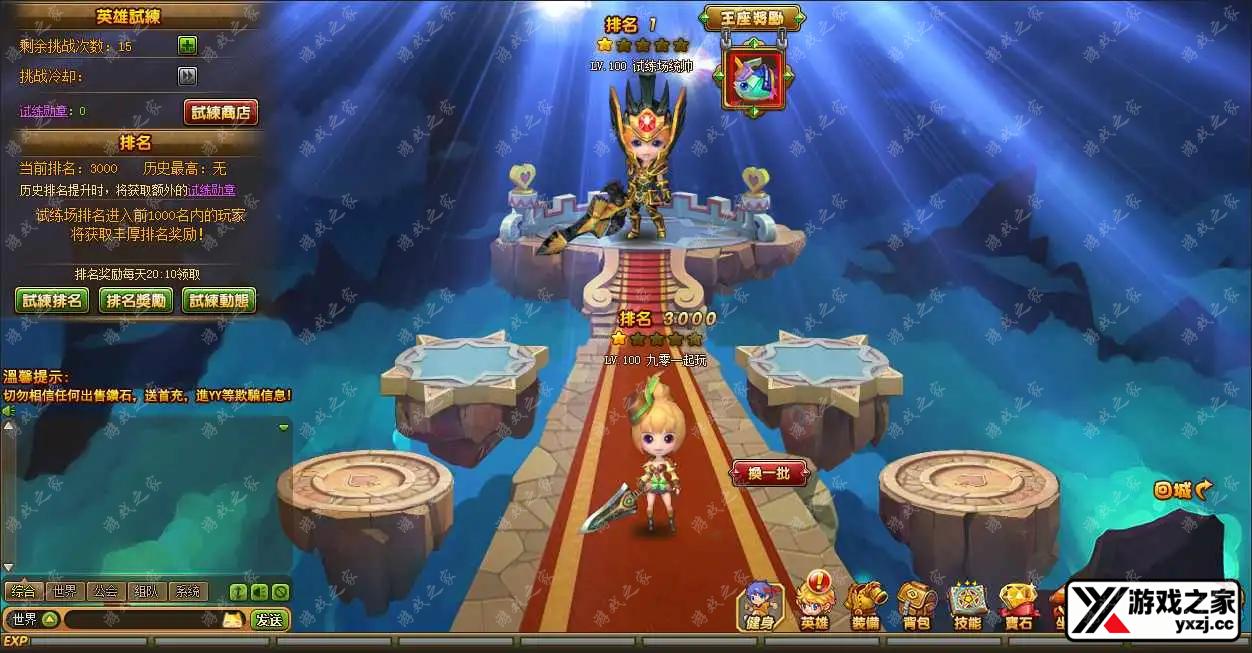This screenshot has height=653, width=1252.
Task: Switch chat to the 公会 guild tab
Action: click(x=106, y=591)
